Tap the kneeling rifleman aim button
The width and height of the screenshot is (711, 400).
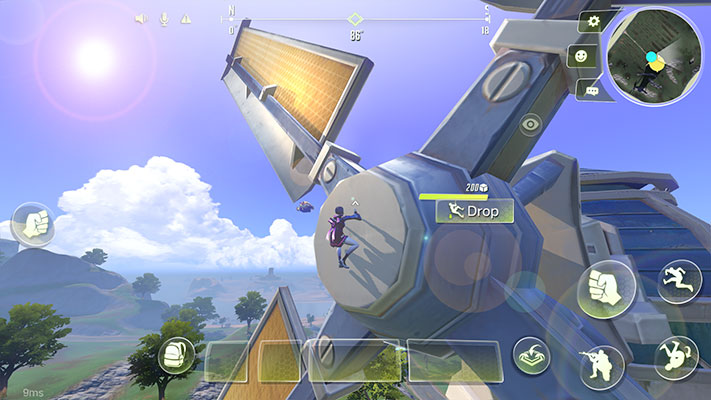pos(603,366)
